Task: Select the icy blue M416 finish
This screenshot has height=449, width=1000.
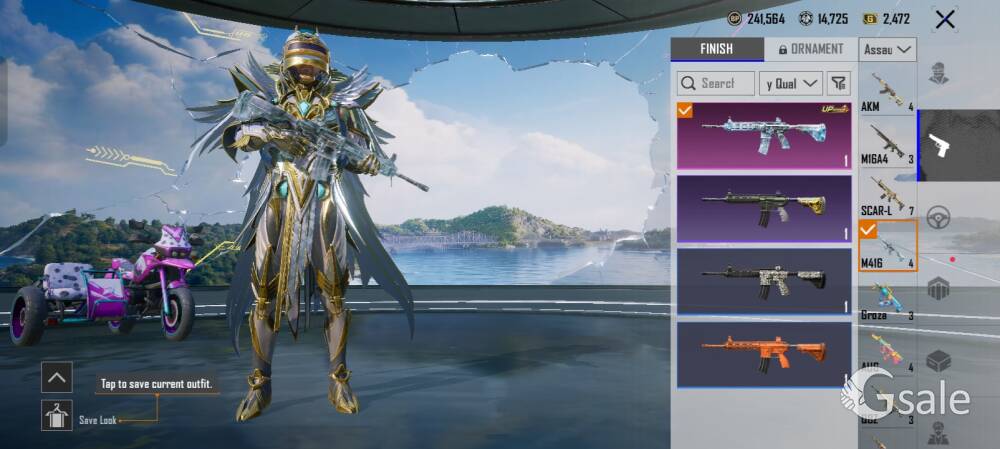Action: [x=764, y=135]
